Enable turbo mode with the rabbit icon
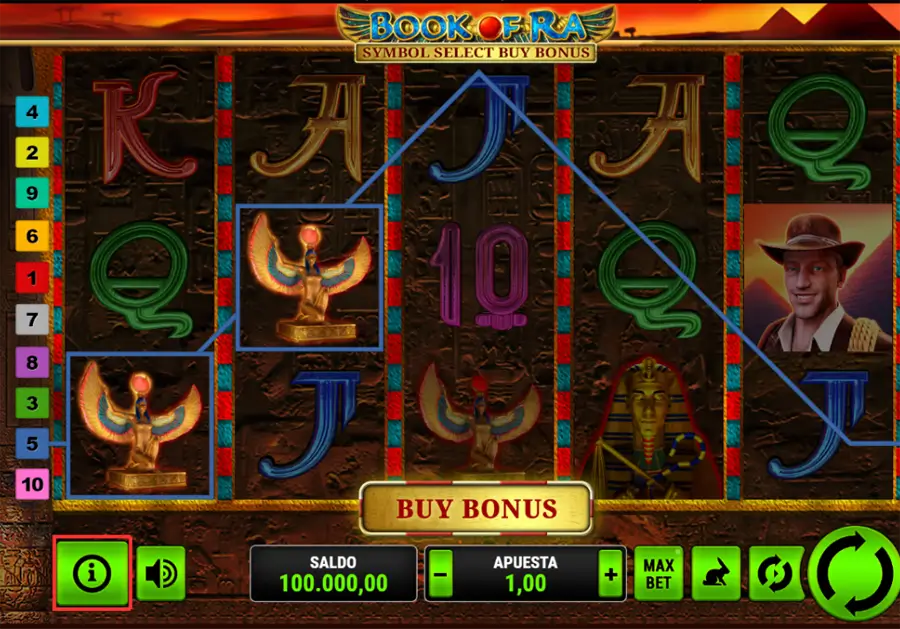The image size is (900, 629). (716, 573)
